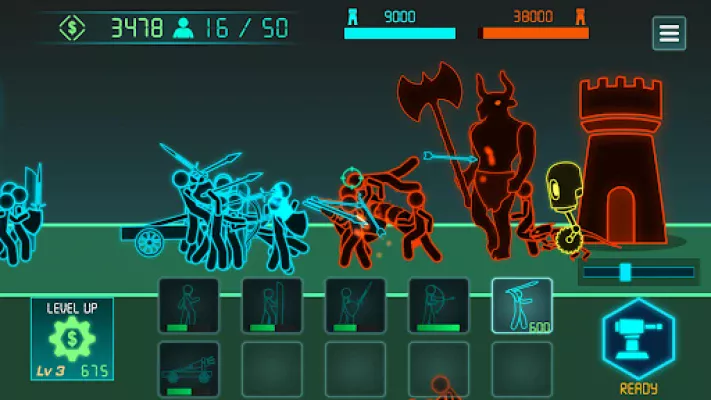Buy the Level Up income upgrade
The image size is (711, 400).
pyautogui.click(x=72, y=339)
